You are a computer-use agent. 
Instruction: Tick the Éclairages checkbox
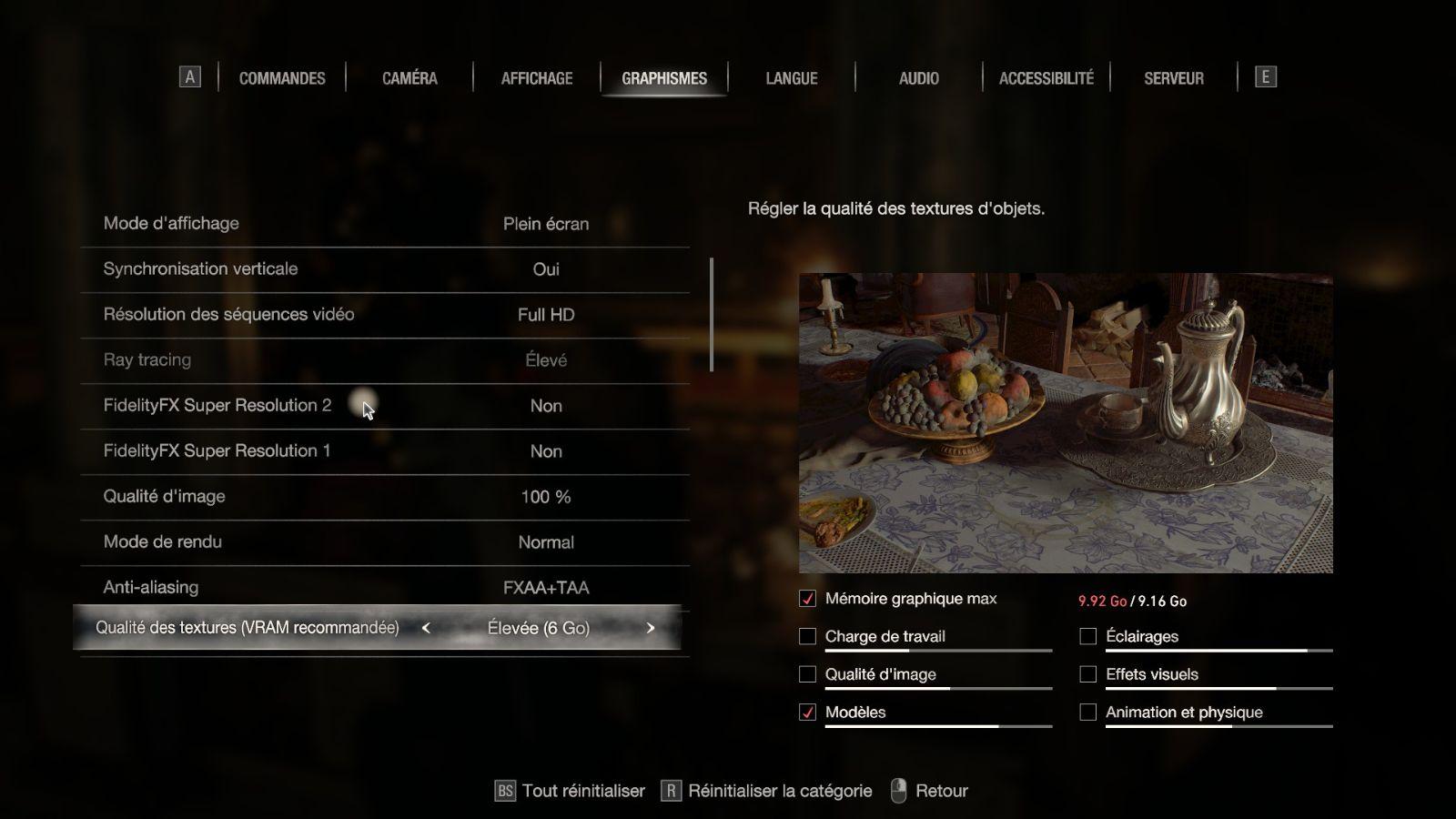coord(1087,637)
